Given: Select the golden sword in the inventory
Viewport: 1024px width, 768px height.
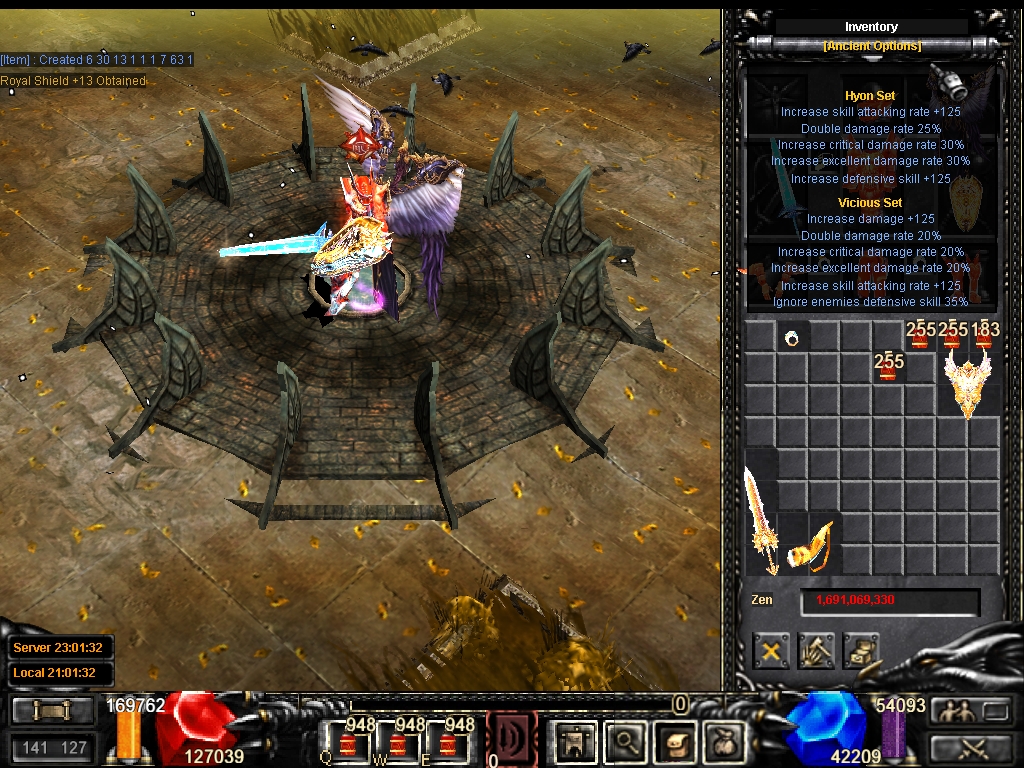Looking at the screenshot, I should (759, 522).
